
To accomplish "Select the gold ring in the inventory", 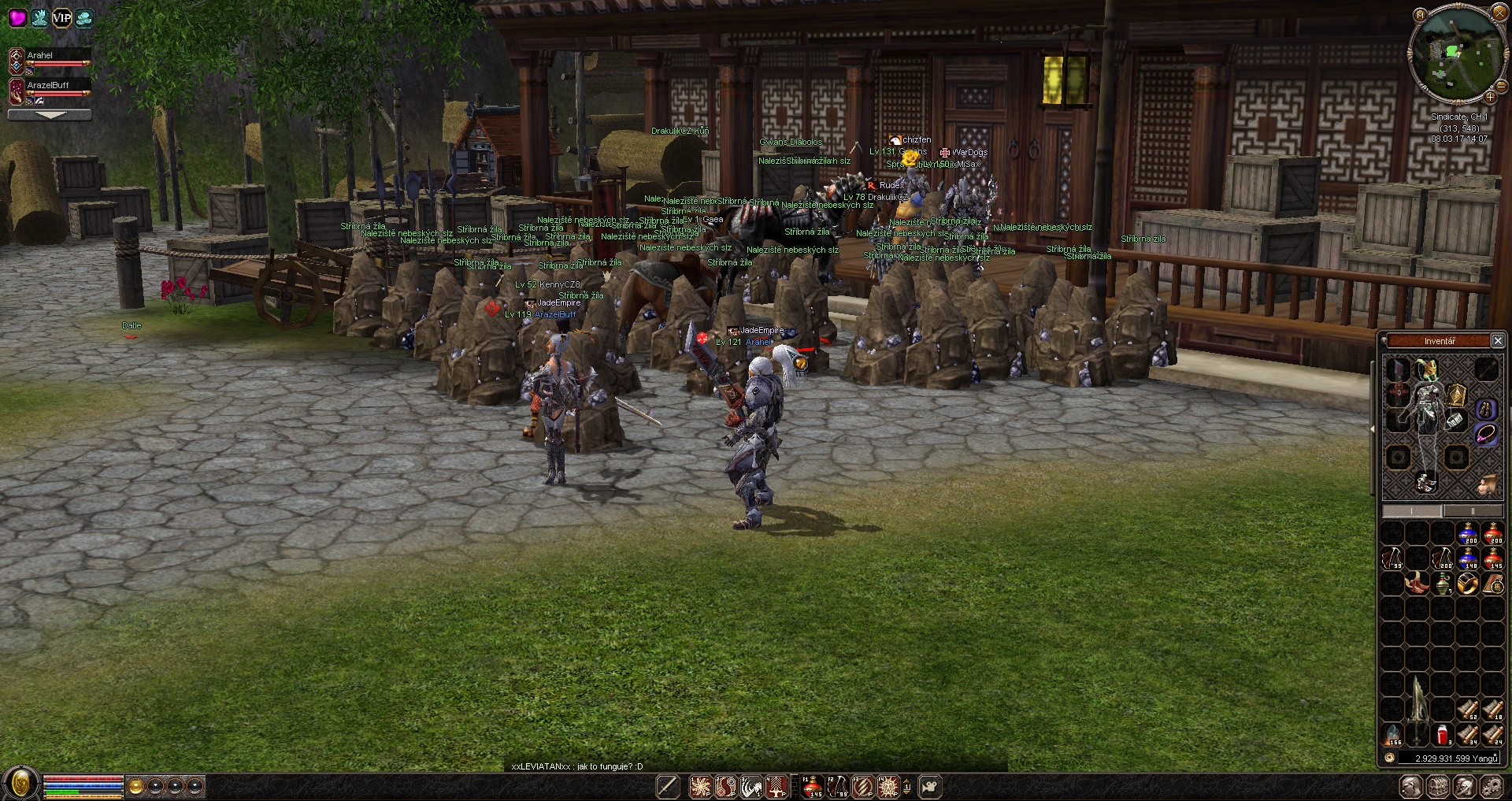I will point(1467,584).
